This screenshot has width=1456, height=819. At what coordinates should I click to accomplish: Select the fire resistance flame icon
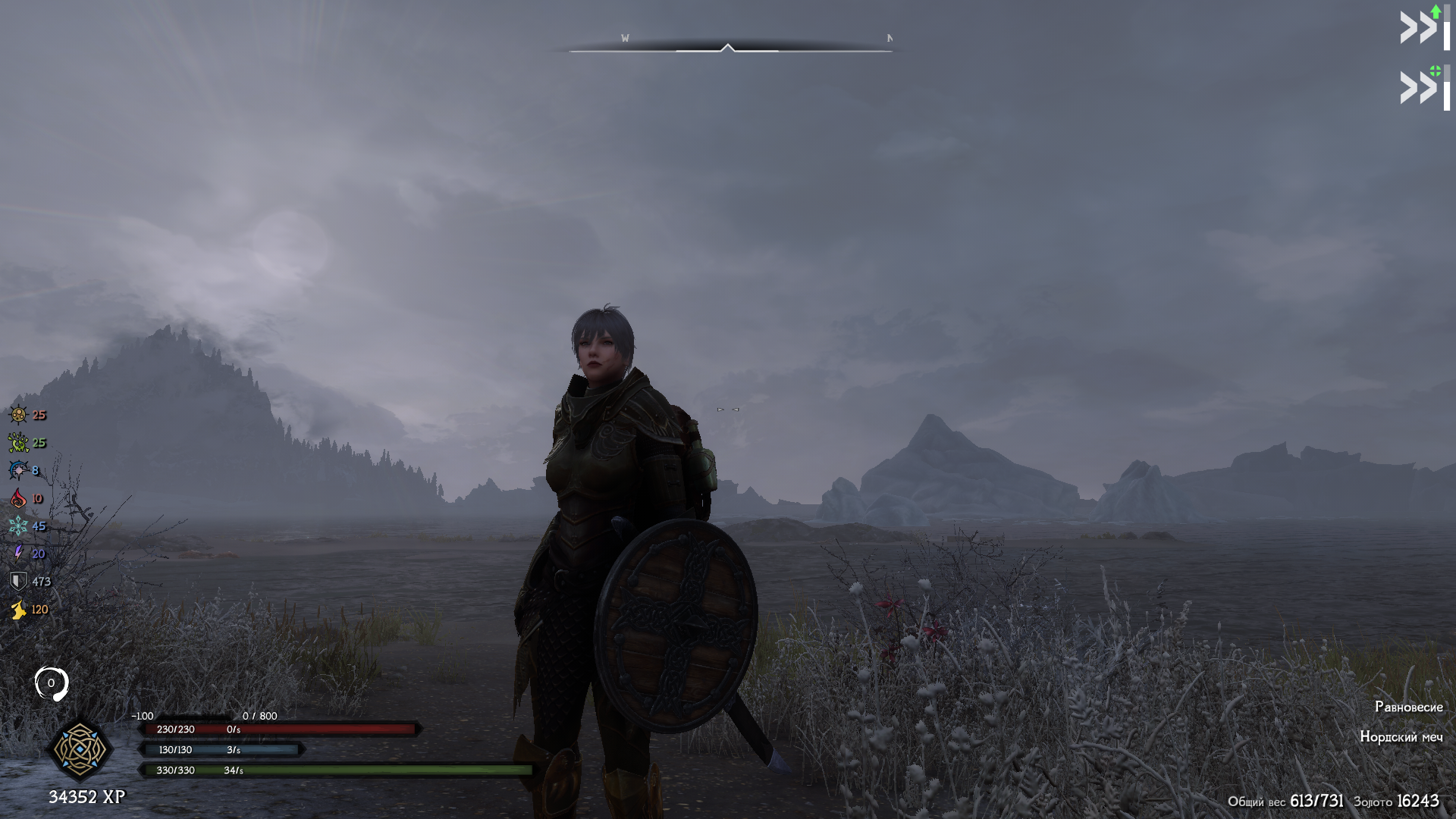[x=18, y=498]
